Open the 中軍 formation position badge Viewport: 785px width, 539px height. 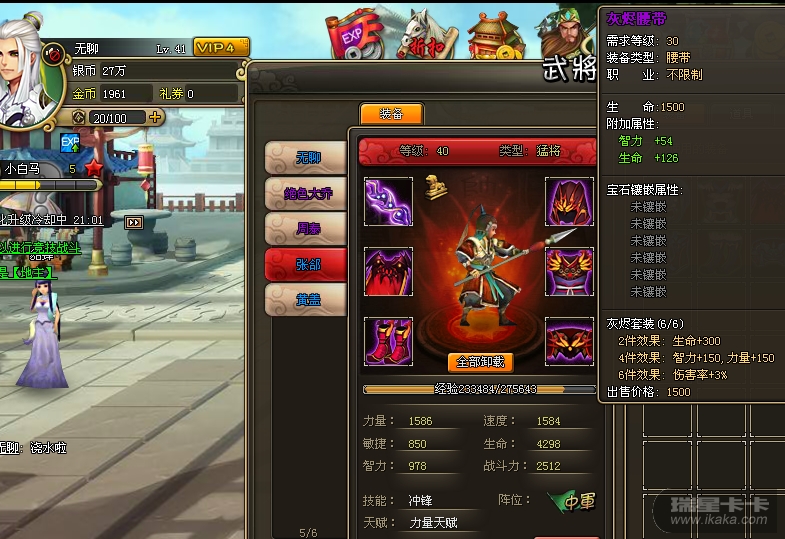click(x=574, y=501)
